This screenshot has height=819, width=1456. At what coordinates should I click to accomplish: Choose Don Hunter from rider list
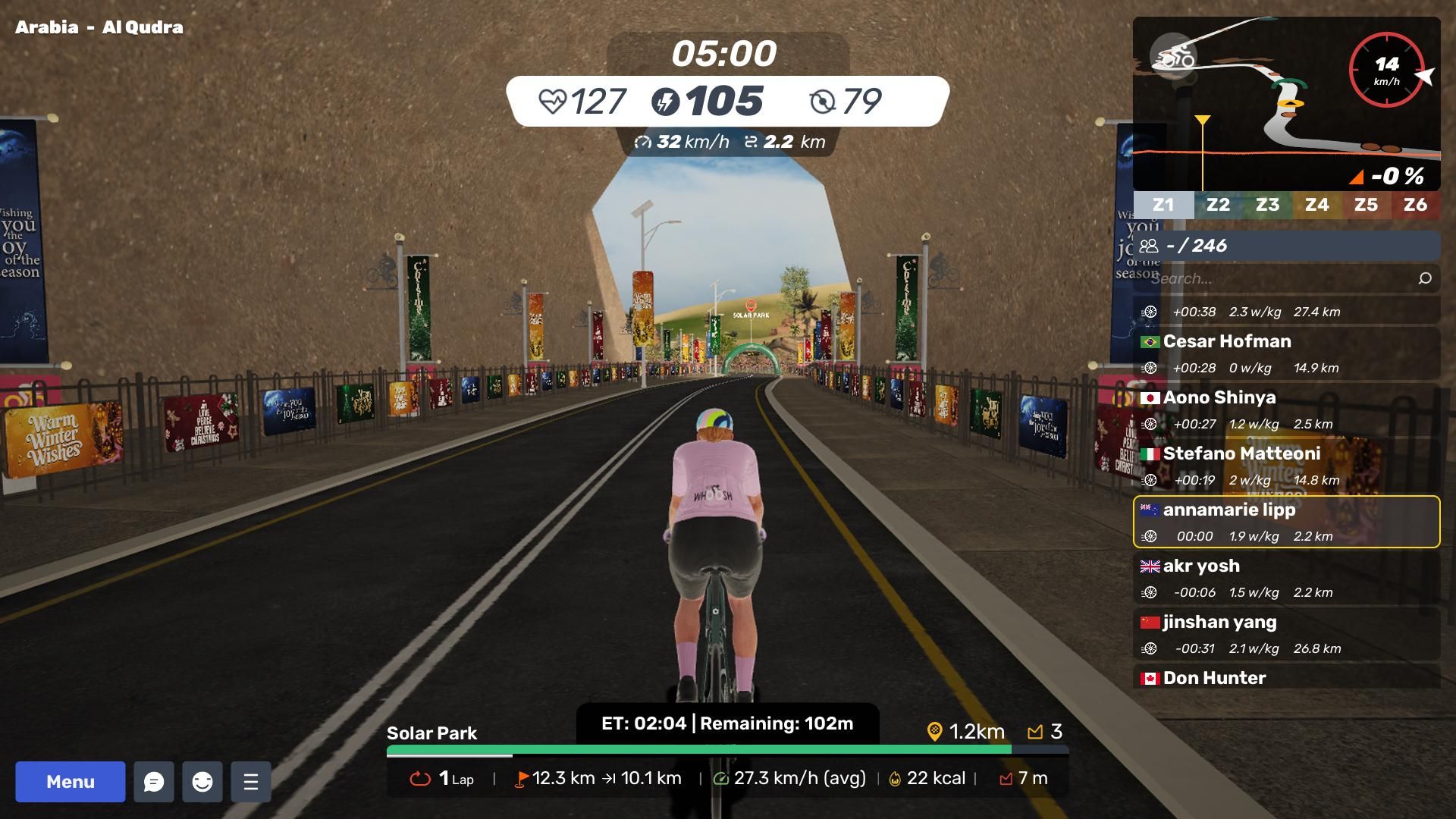pos(1286,677)
